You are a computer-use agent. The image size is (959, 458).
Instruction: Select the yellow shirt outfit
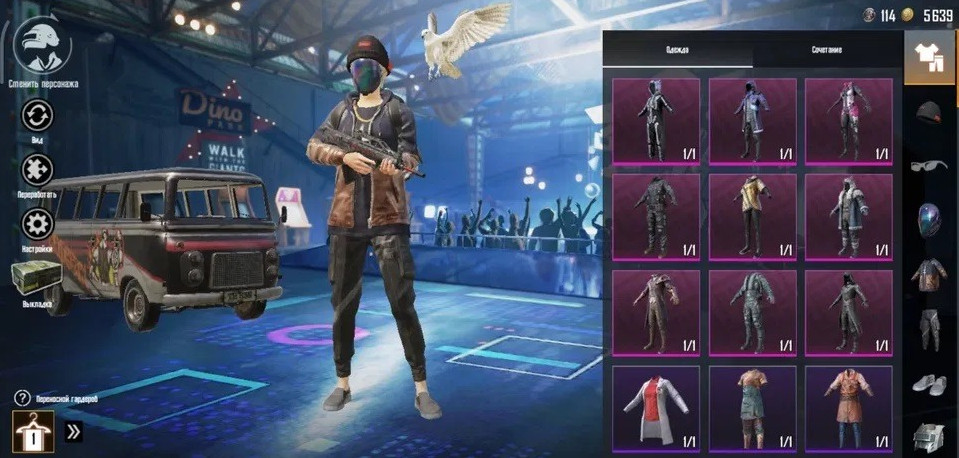[x=753, y=217]
